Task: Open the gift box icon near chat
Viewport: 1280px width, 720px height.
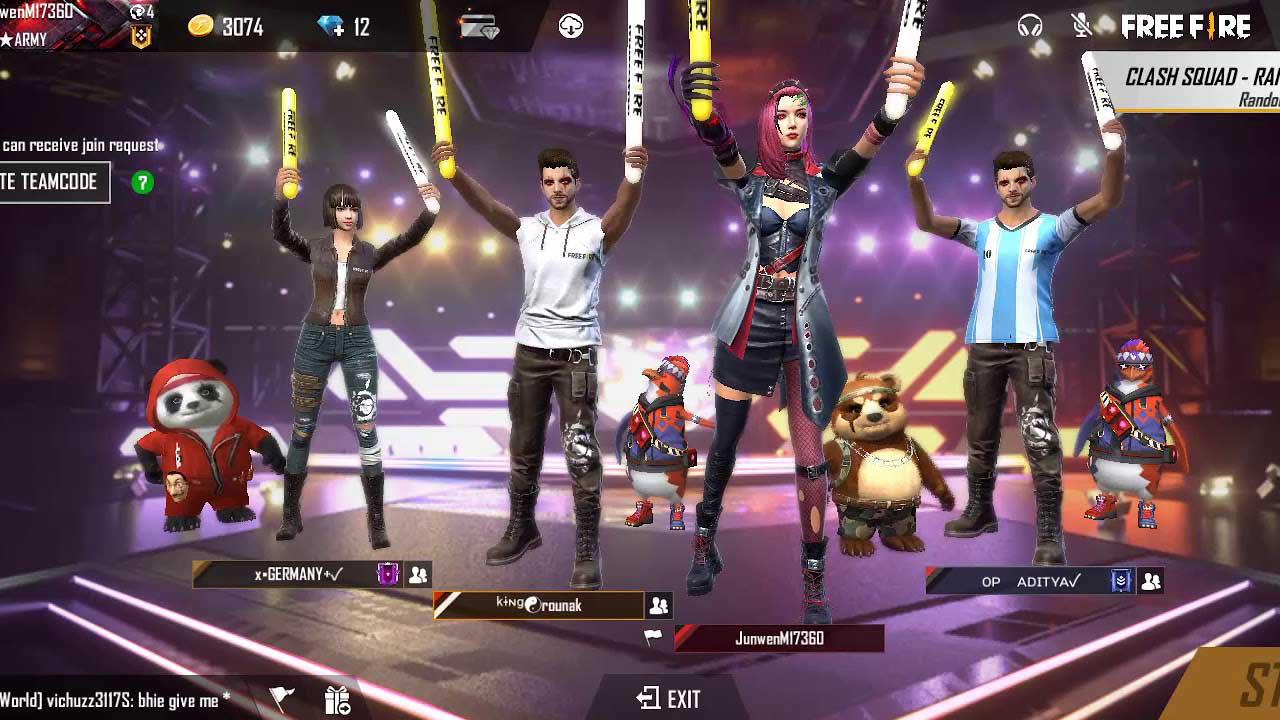Action: pyautogui.click(x=337, y=701)
